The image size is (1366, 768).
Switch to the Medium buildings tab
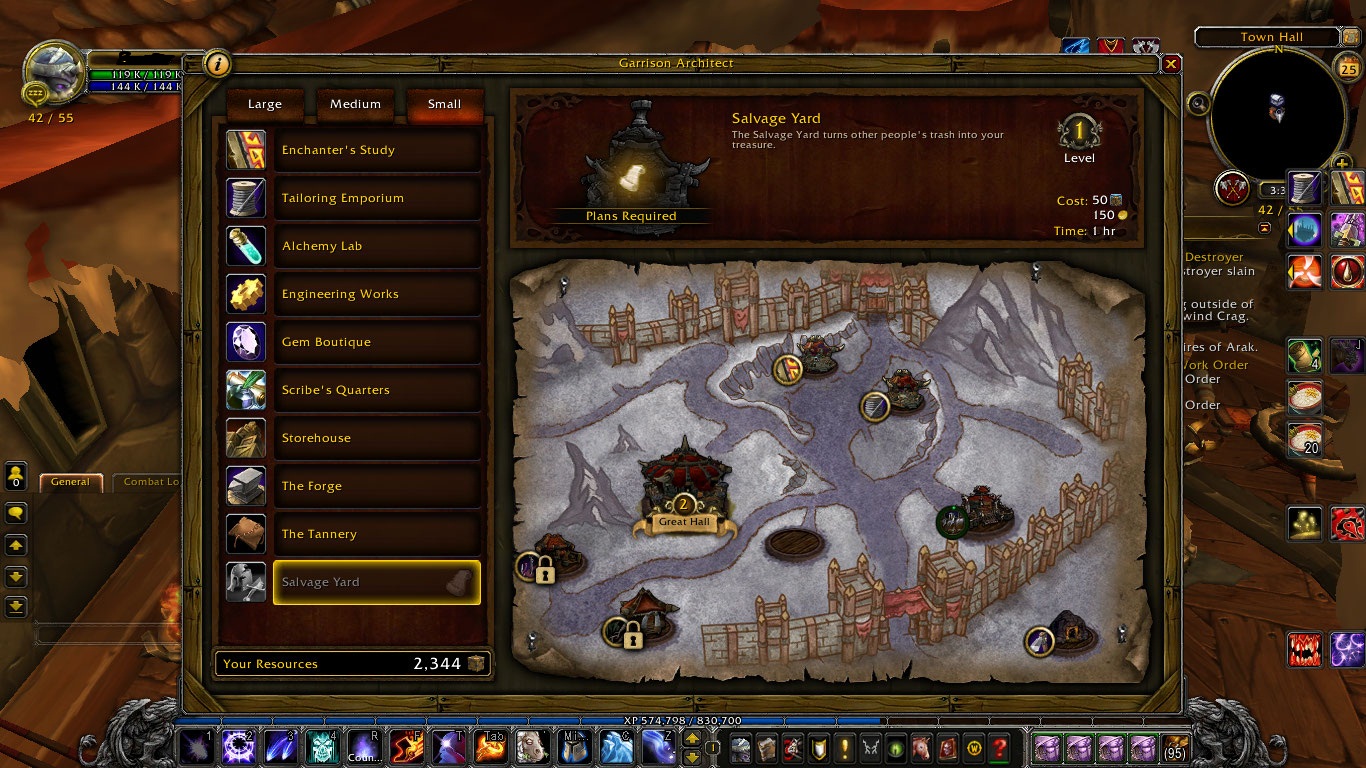pyautogui.click(x=355, y=104)
